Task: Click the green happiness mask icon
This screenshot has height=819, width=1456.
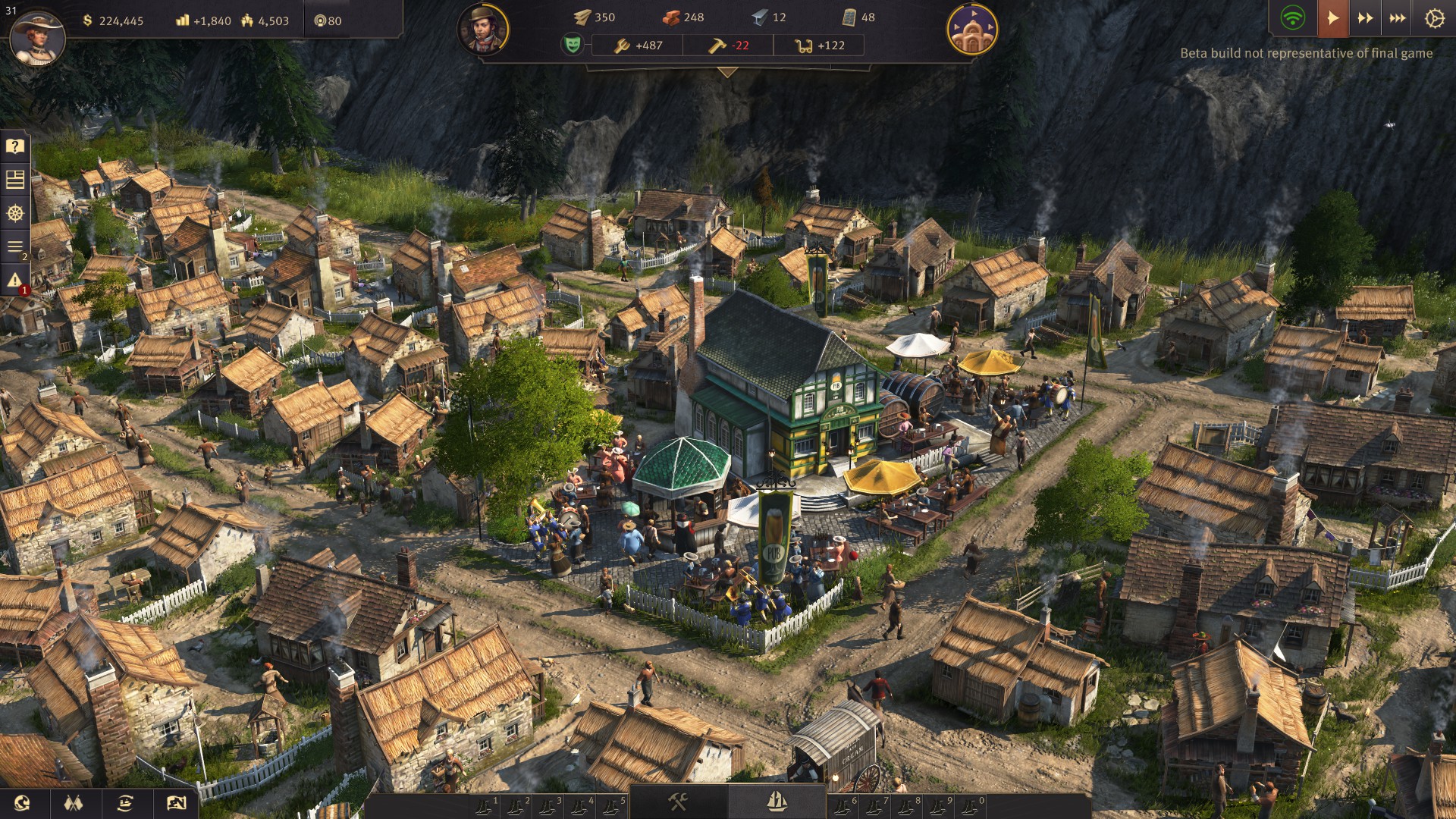Action: tap(573, 45)
